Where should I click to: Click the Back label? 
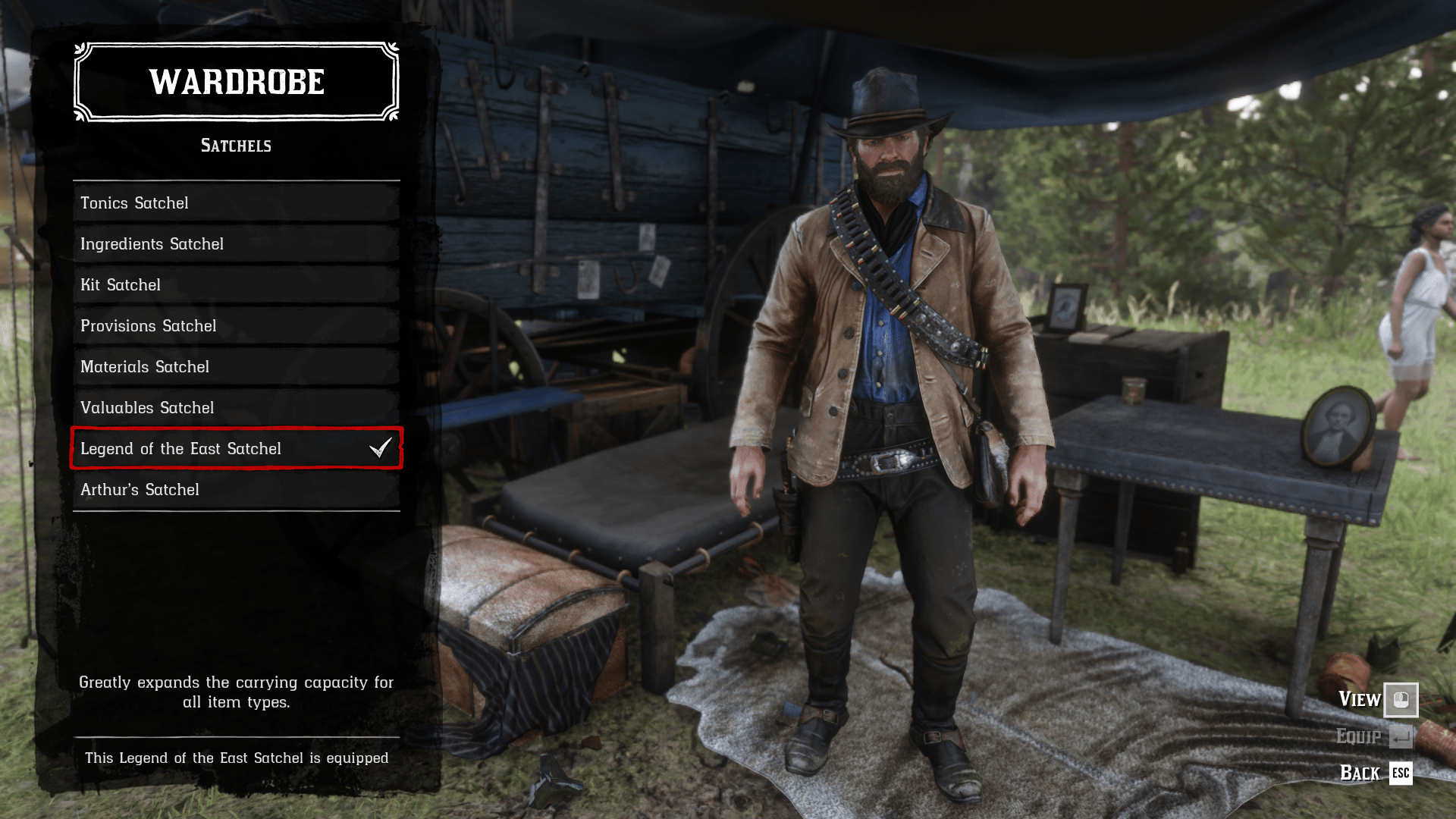pos(1360,773)
